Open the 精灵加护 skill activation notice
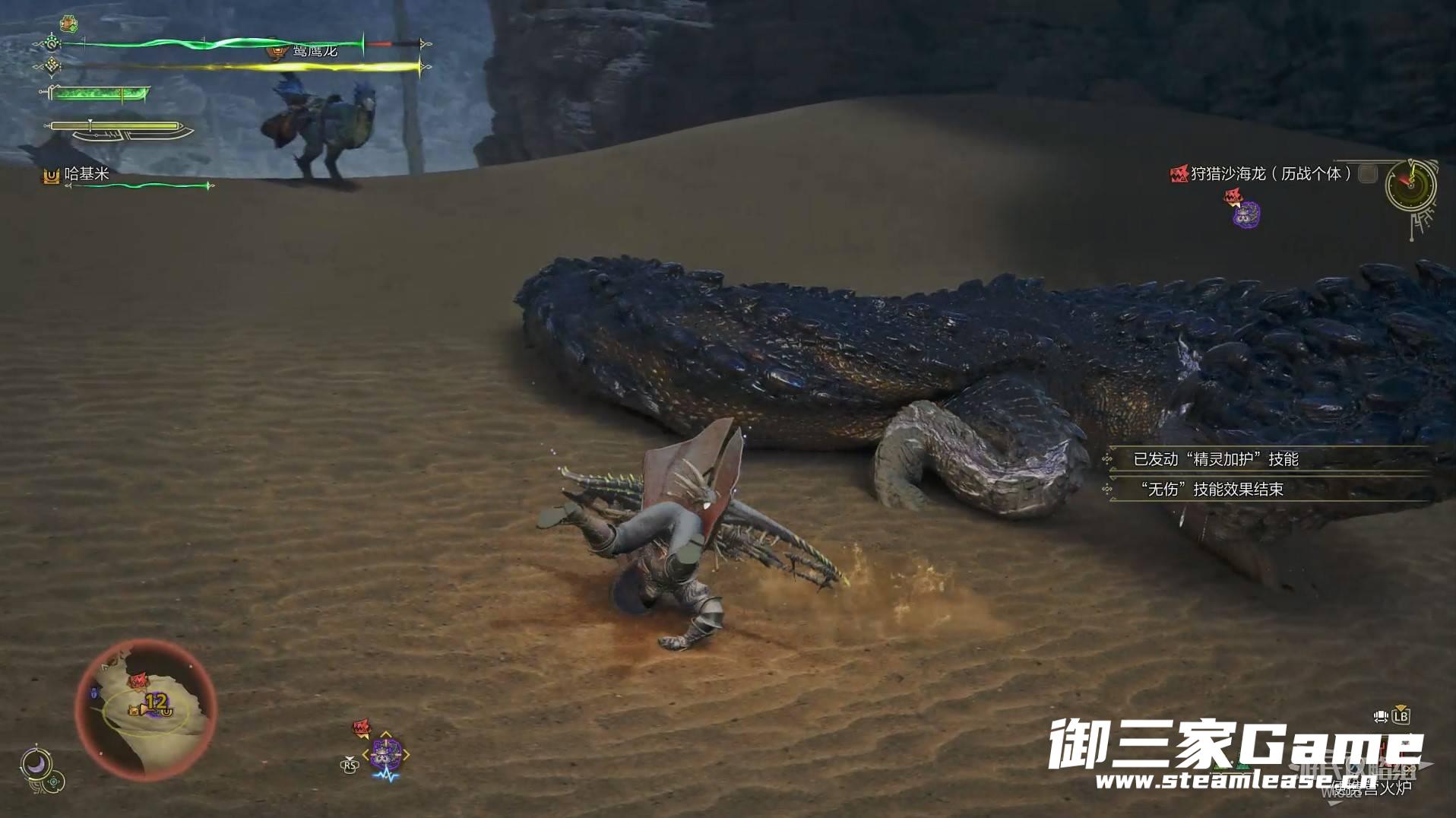The height and width of the screenshot is (818, 1456). click(x=1215, y=459)
